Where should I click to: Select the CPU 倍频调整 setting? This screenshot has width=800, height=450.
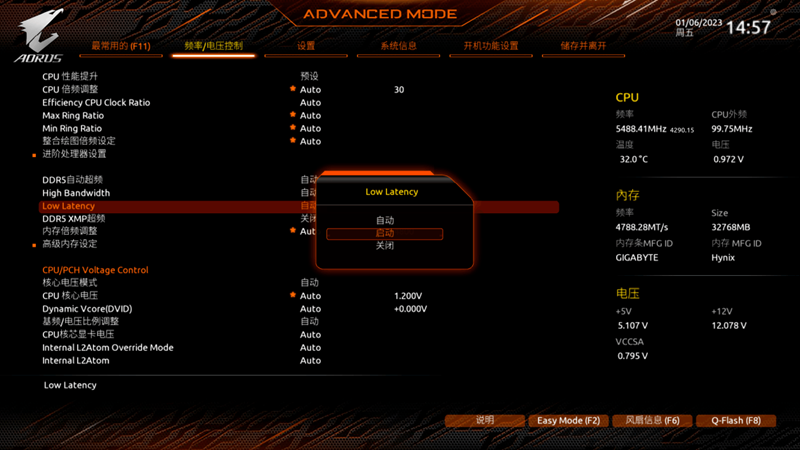[70, 89]
